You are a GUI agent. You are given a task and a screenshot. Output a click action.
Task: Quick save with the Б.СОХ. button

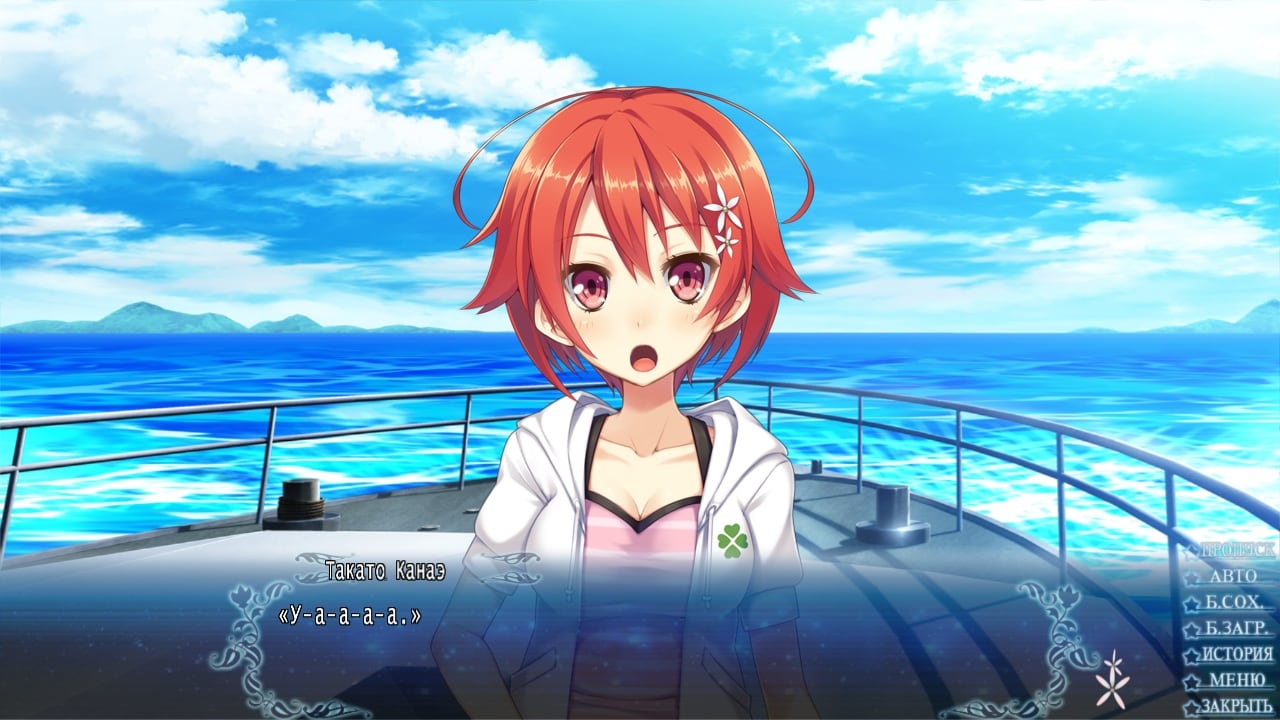1236,602
